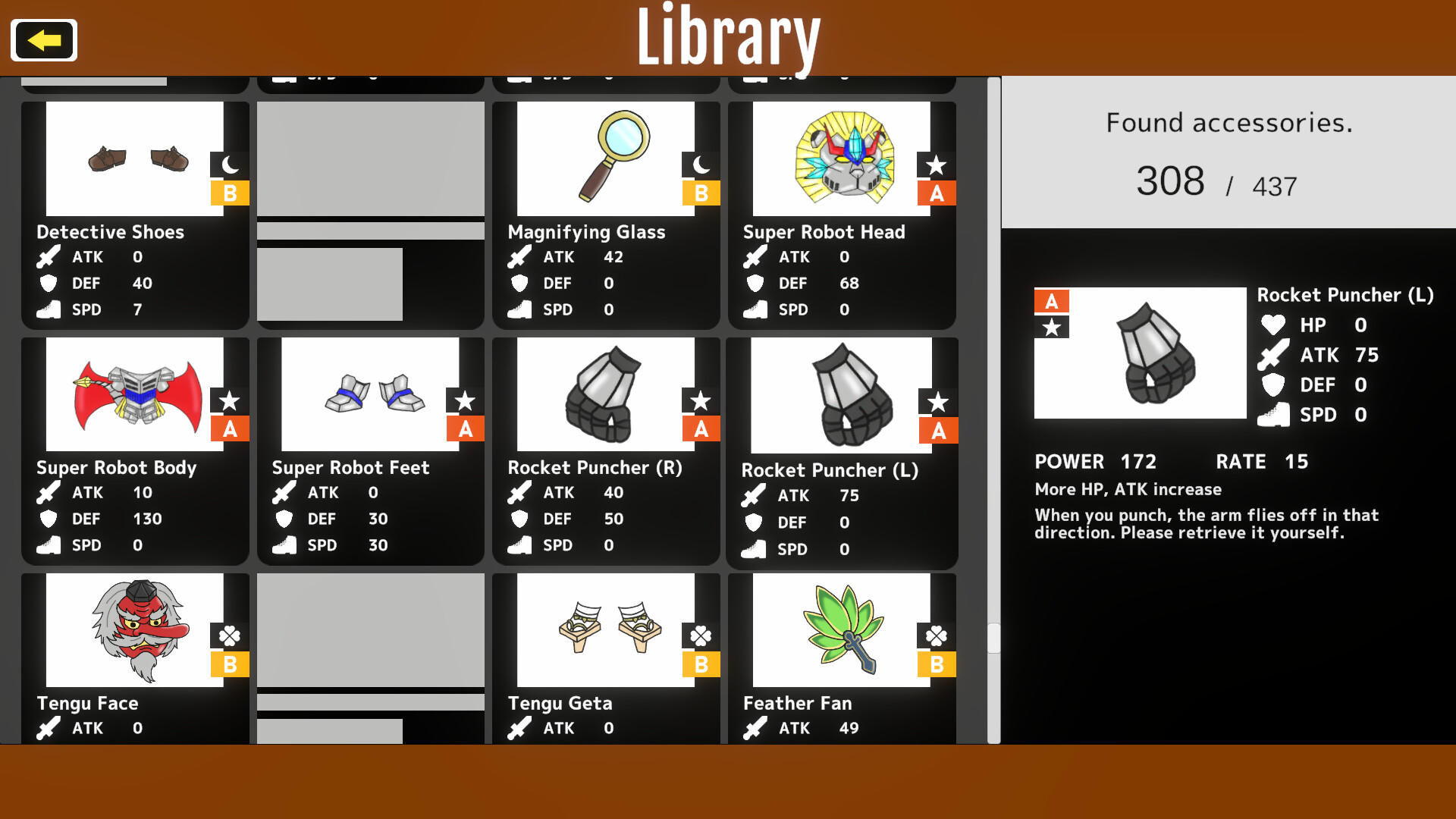The image size is (1456, 819).
Task: Click the Rocket Puncher (L) name link
Action: 1344,295
